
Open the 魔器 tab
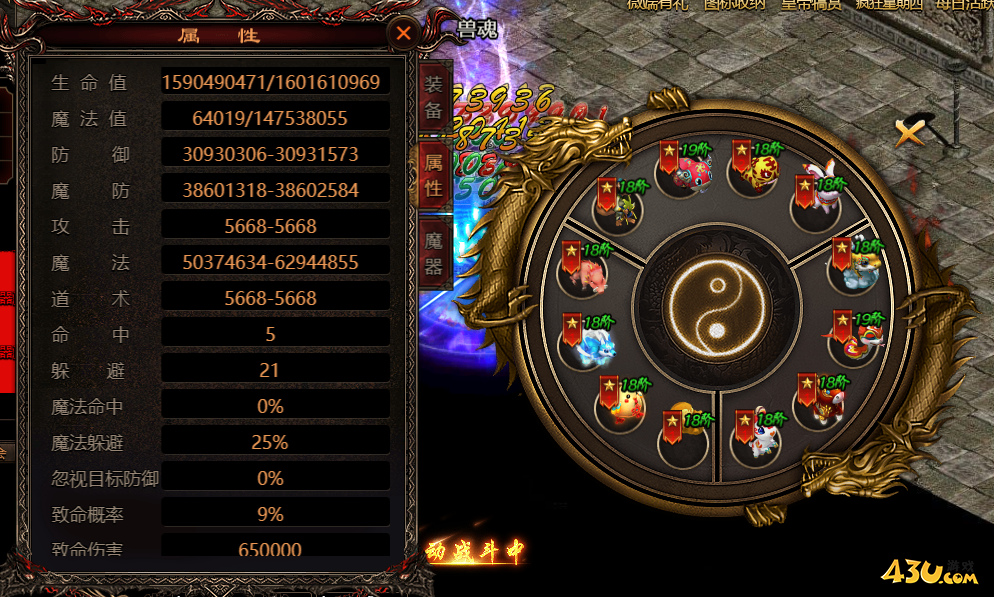click(x=433, y=253)
